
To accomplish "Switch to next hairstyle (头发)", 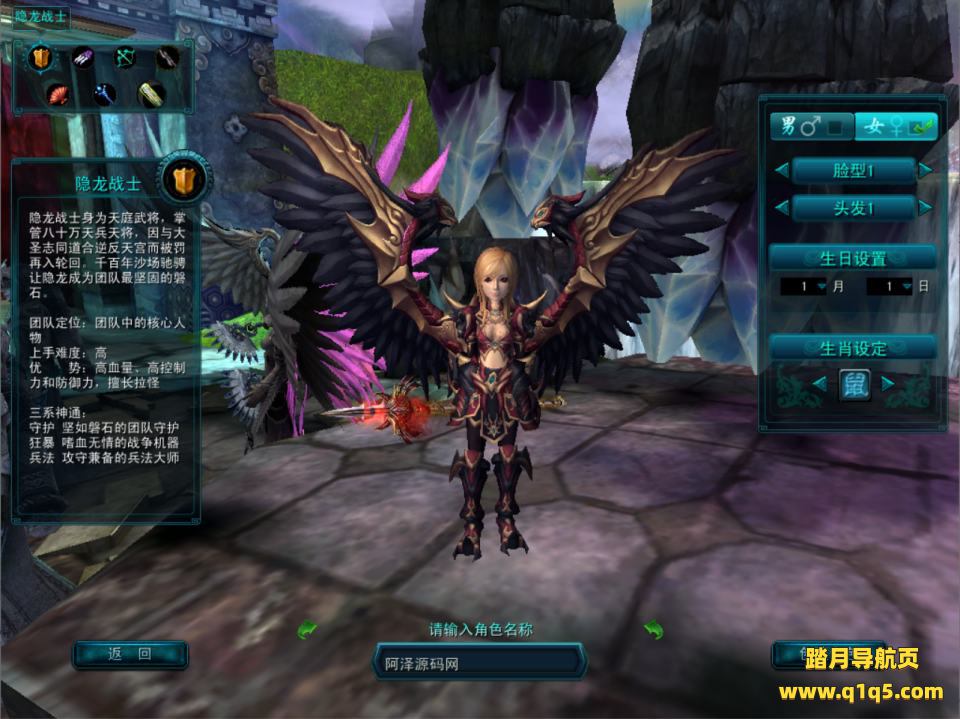I will point(925,208).
